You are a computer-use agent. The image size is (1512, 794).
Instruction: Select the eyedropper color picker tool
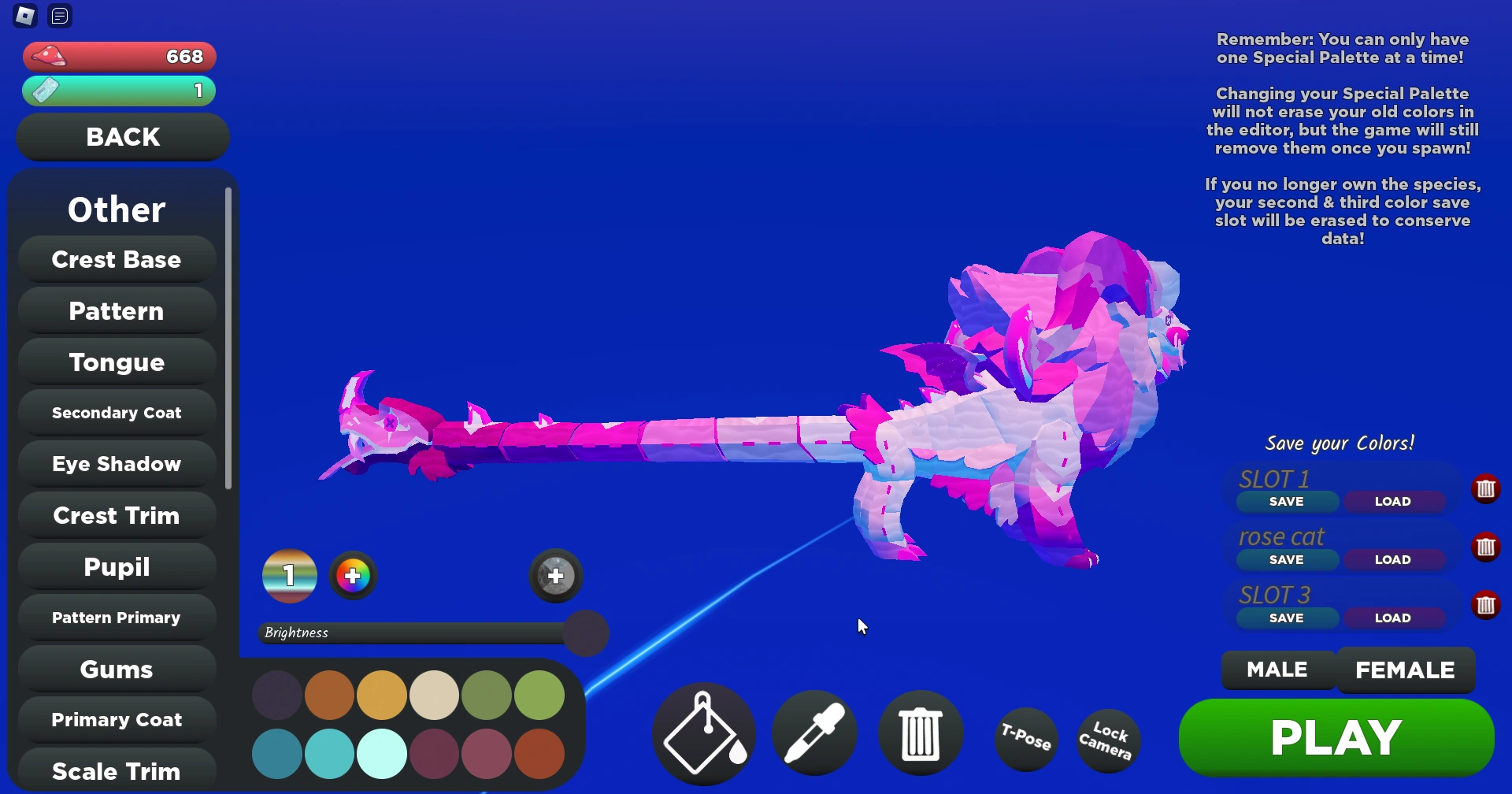814,733
